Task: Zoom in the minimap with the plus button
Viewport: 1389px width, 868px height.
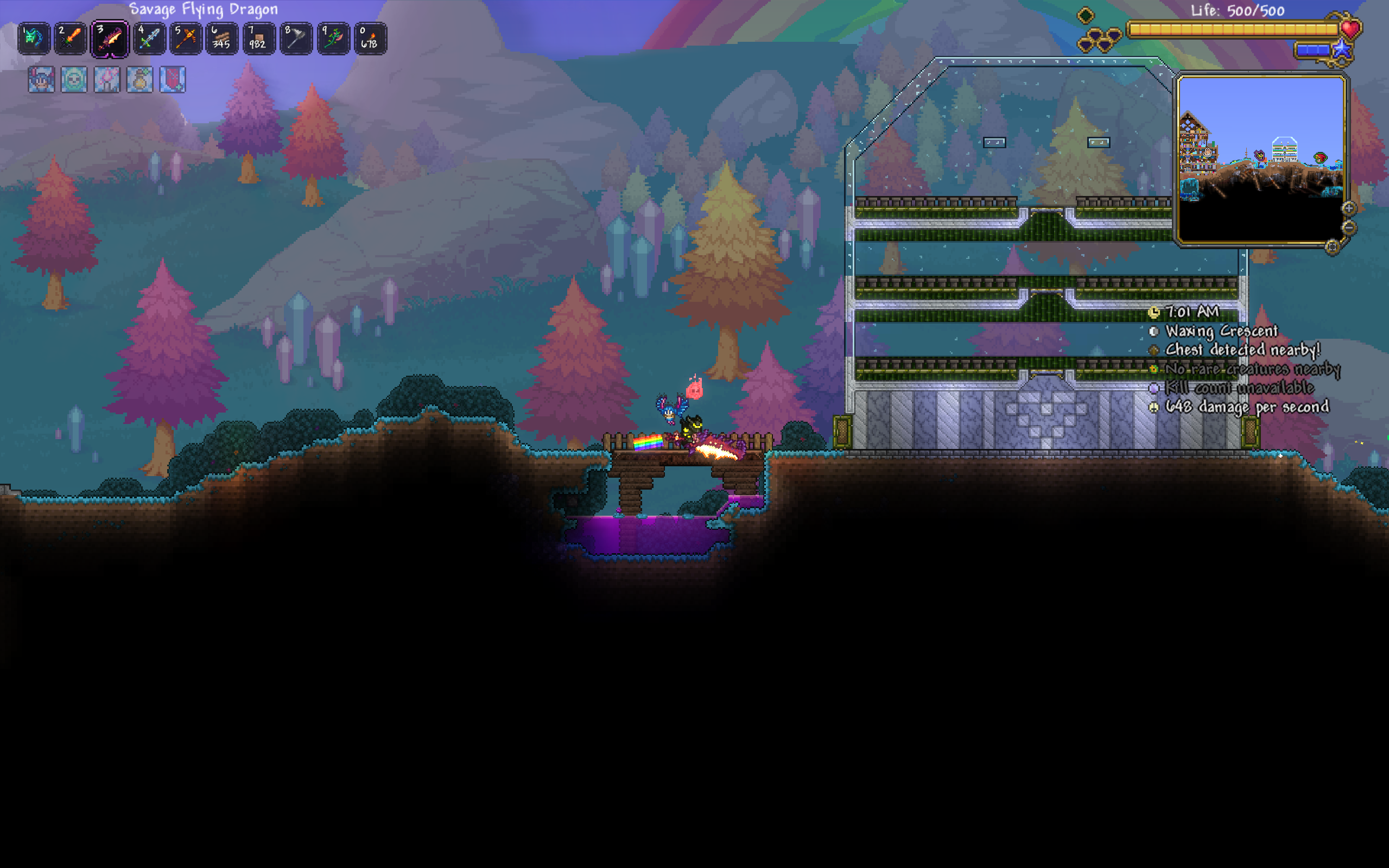Action: click(1349, 208)
